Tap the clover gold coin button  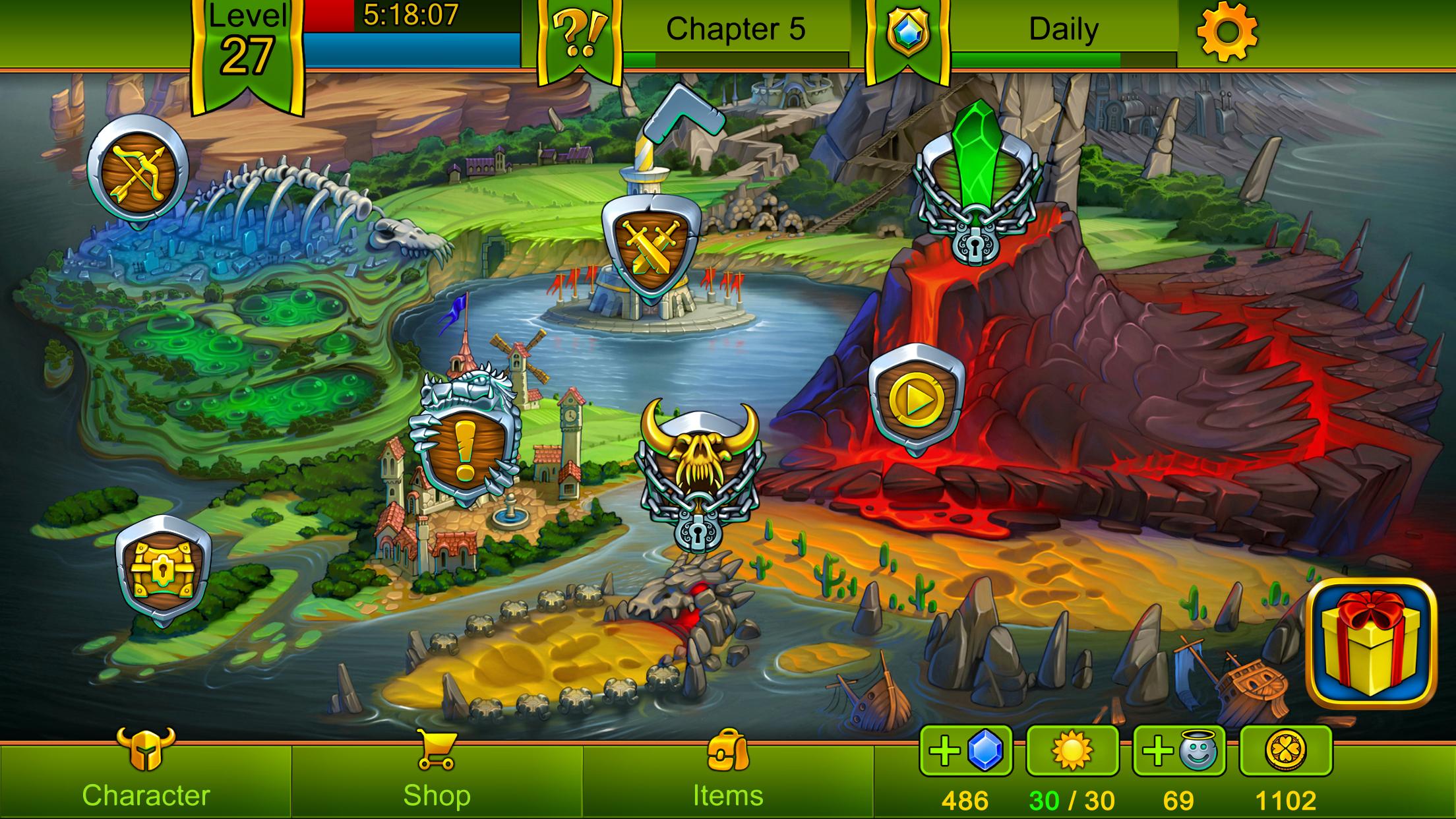coord(1286,750)
